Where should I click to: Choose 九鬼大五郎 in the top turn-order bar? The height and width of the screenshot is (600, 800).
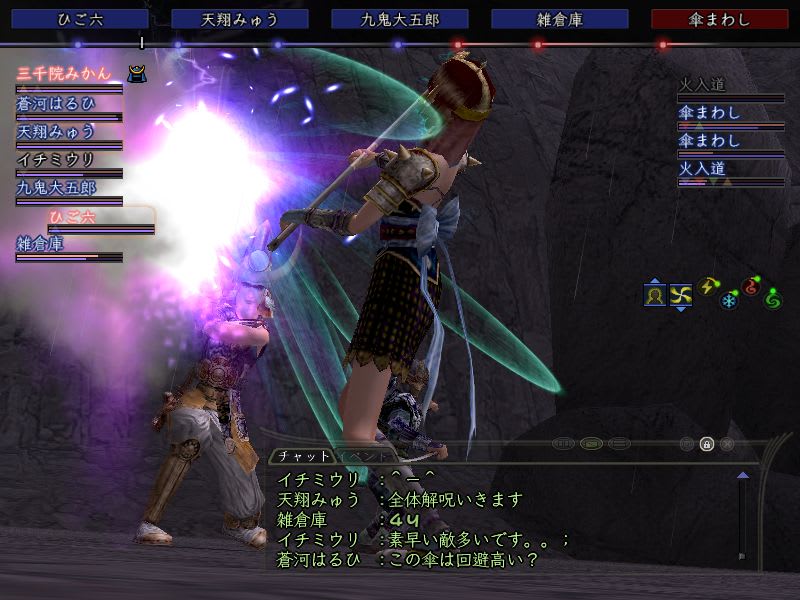(400, 19)
